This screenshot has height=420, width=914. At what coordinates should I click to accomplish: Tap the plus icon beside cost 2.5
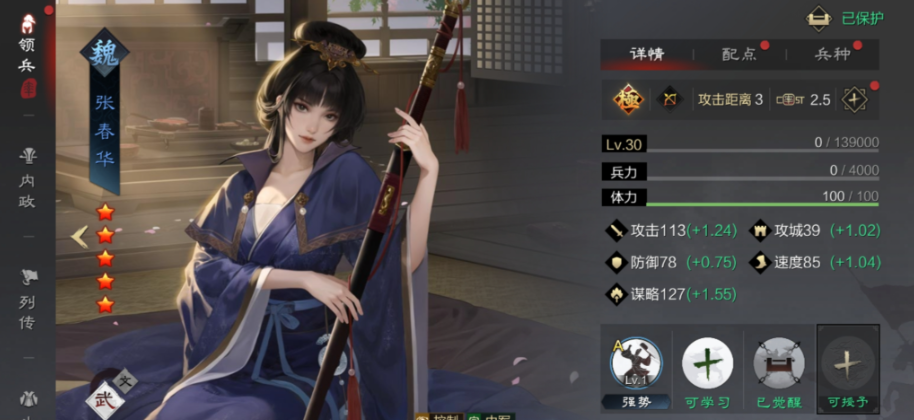pyautogui.click(x=853, y=99)
